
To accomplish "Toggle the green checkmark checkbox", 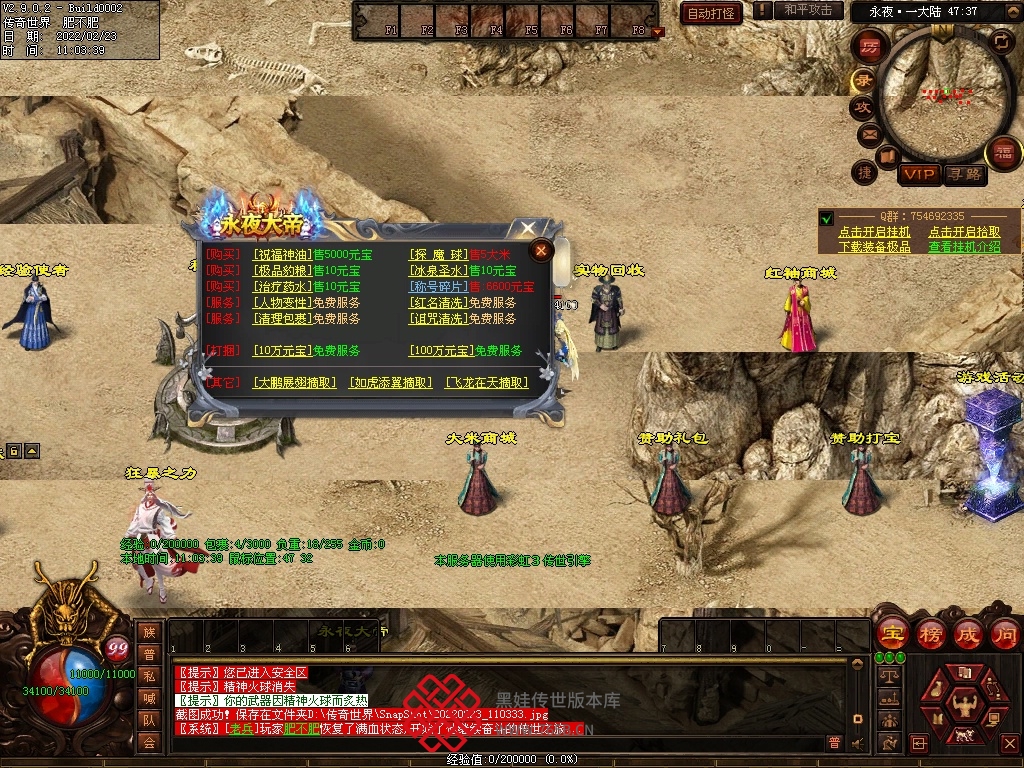I will point(826,217).
